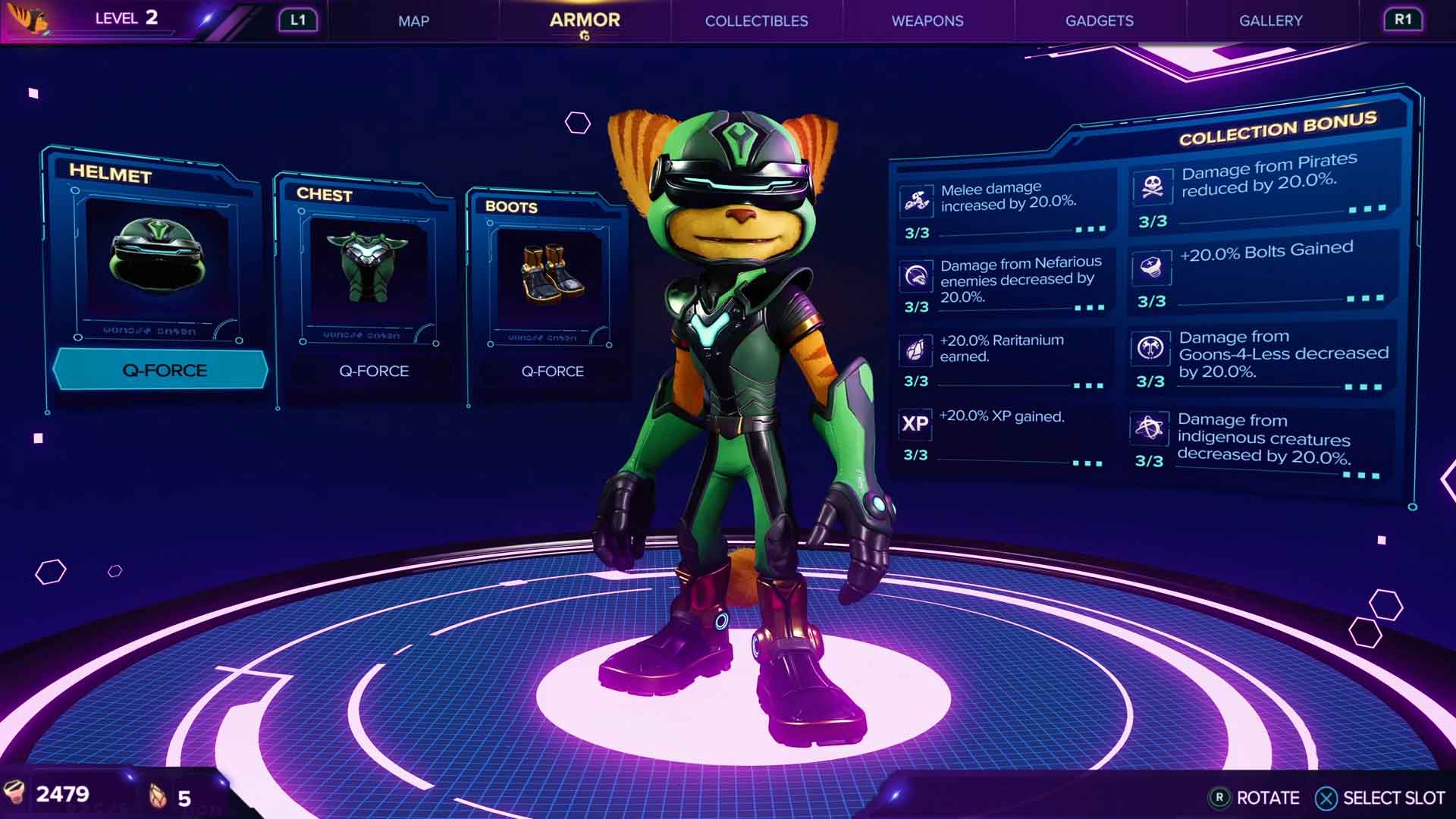The width and height of the screenshot is (1456, 819).
Task: Select the Armor tab
Action: click(x=584, y=20)
